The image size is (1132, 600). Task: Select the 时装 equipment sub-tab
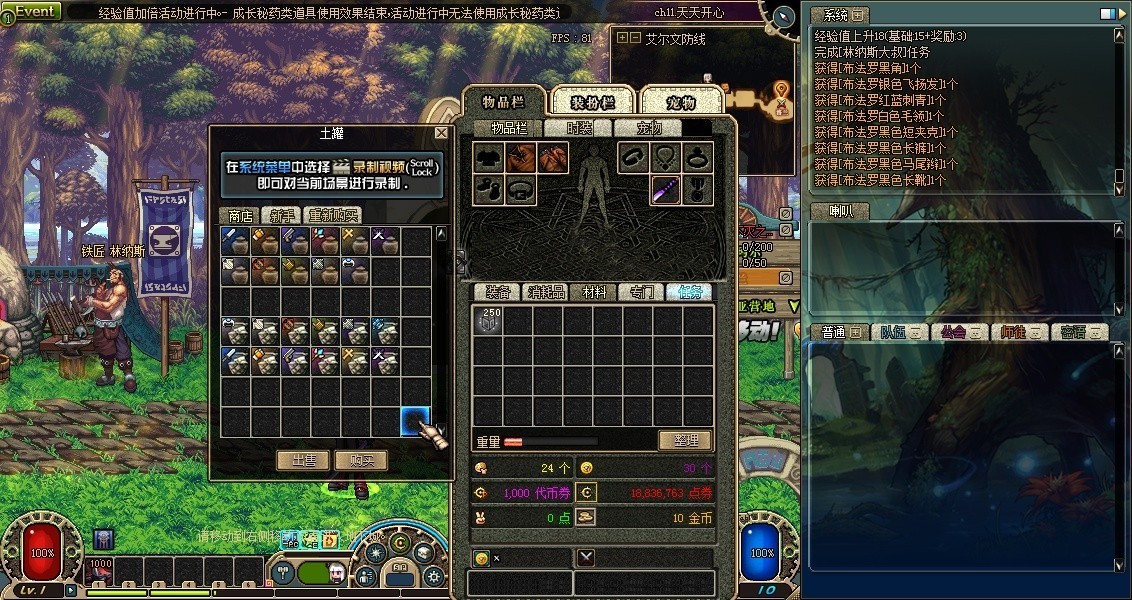click(579, 128)
